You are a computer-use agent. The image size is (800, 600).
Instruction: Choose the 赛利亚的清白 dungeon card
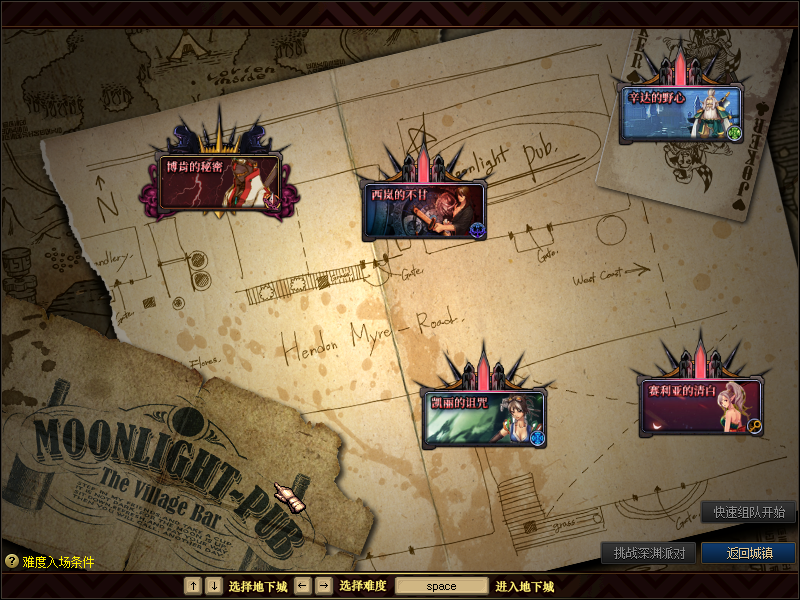click(701, 406)
